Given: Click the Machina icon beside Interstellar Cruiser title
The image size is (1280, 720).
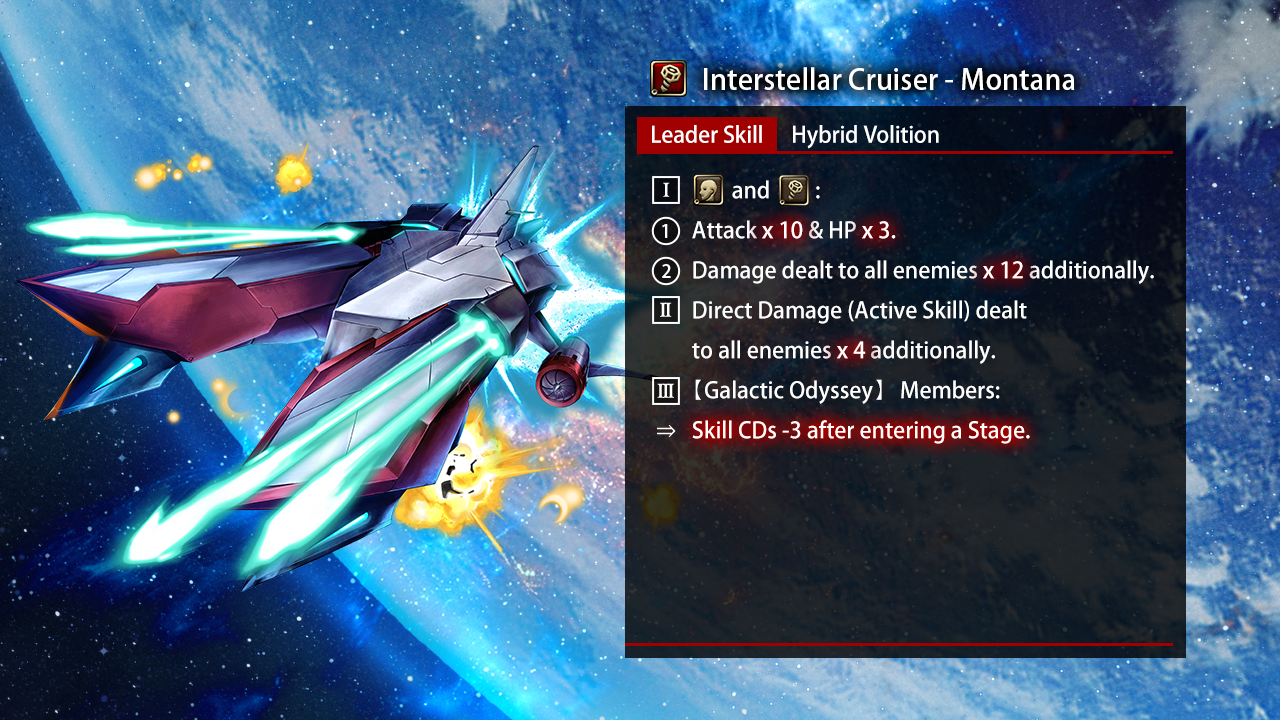Looking at the screenshot, I should click(668, 78).
